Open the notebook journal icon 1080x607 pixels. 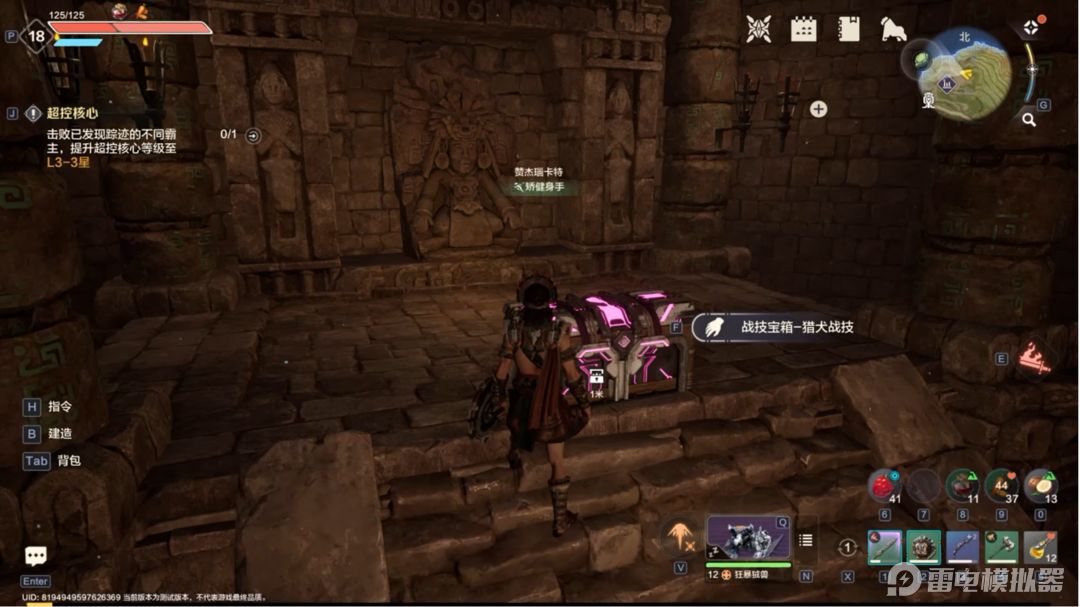click(x=849, y=30)
